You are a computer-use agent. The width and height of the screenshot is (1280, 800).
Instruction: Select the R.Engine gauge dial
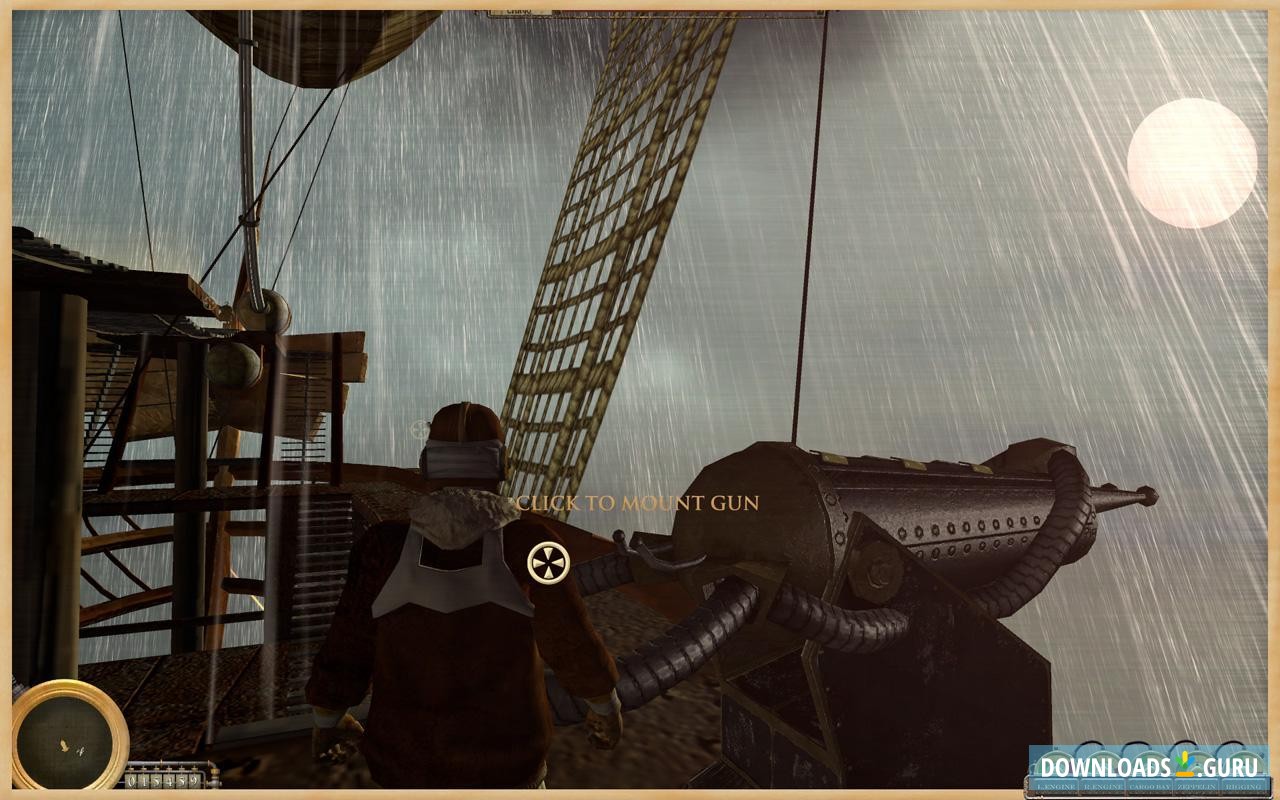click(x=1103, y=762)
